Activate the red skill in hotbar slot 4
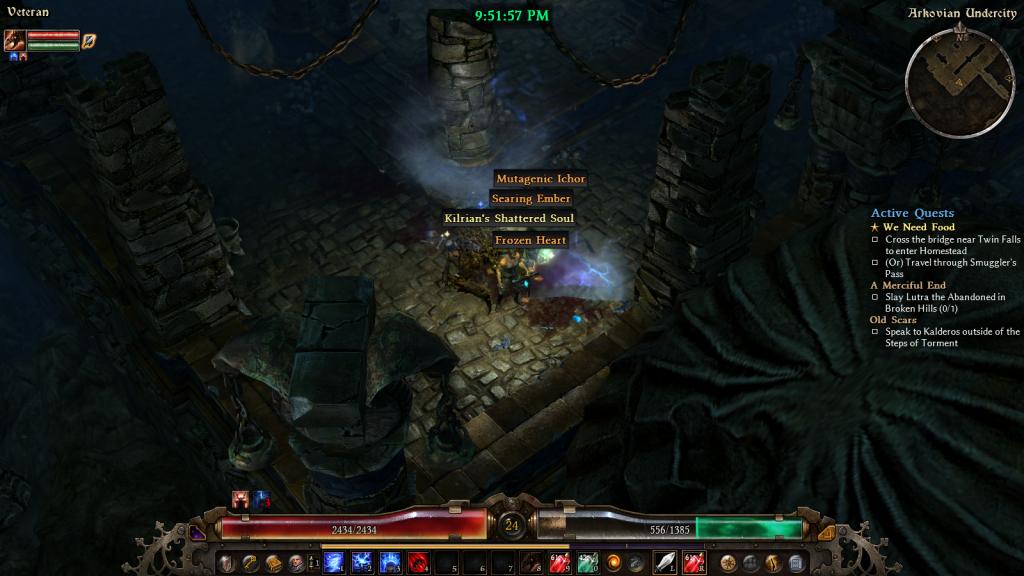Viewport: 1024px width, 576px height. pyautogui.click(x=418, y=563)
